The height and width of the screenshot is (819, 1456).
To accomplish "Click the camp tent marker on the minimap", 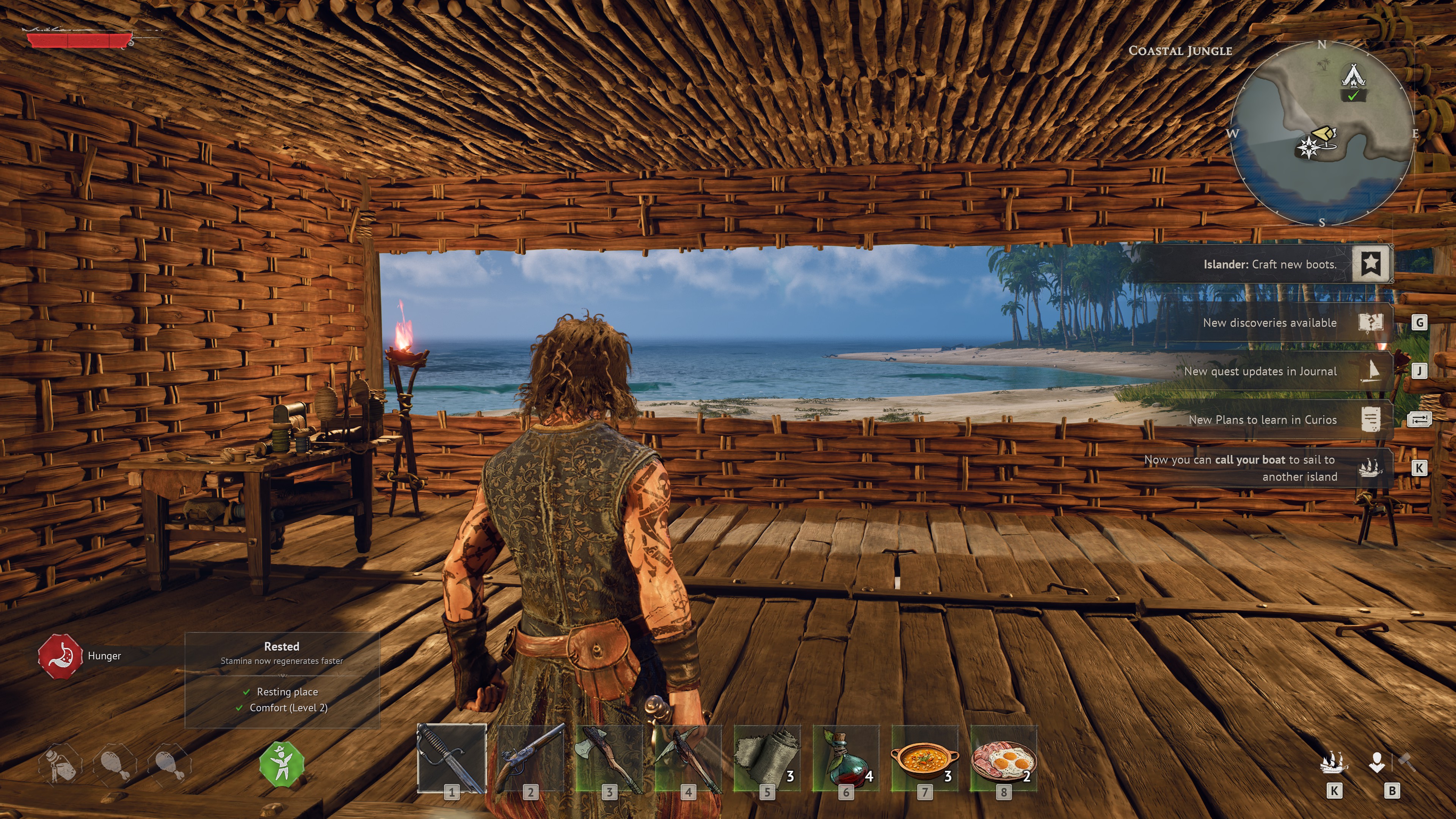I will (x=1353, y=76).
